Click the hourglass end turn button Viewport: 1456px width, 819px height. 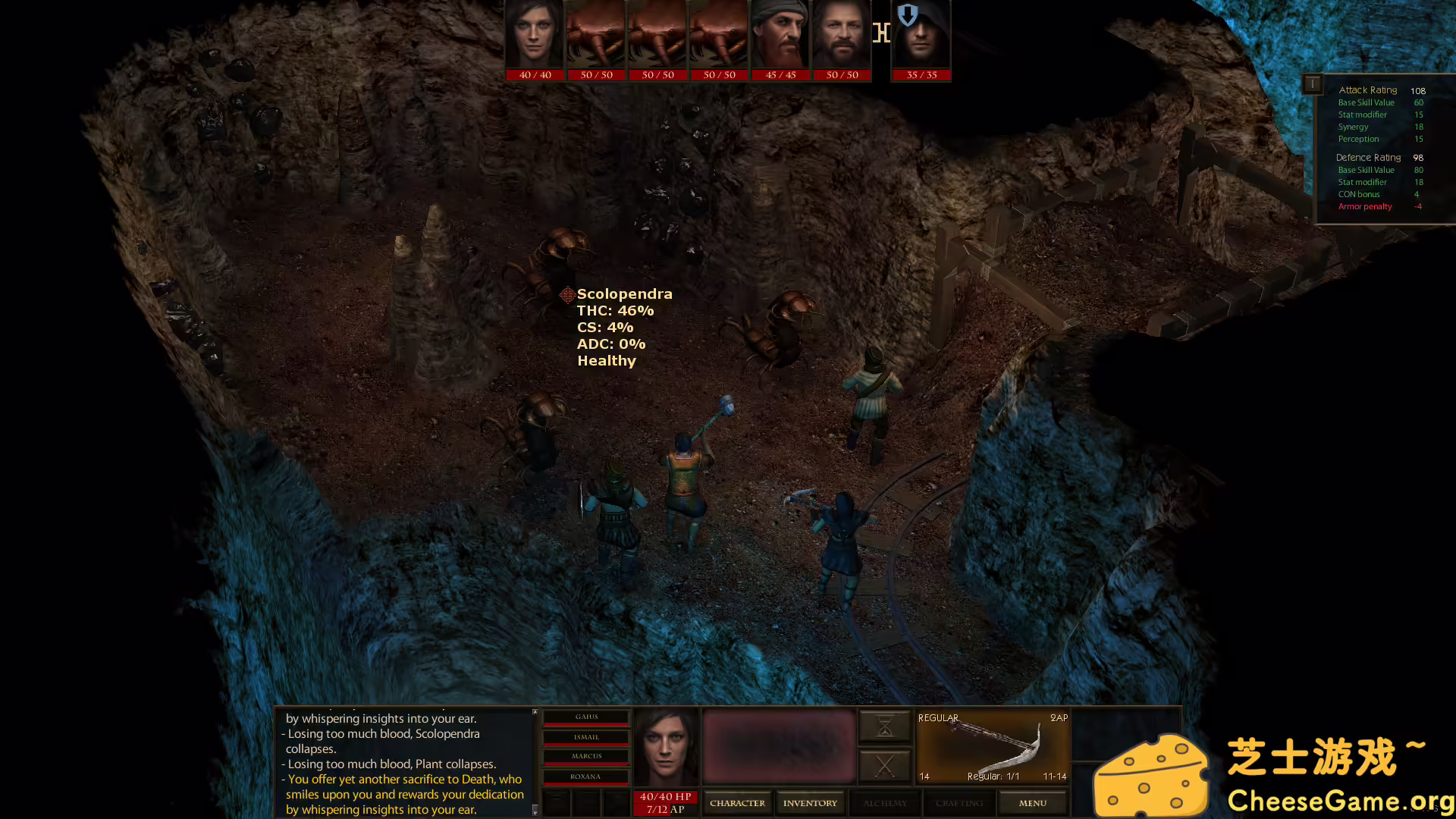tap(884, 727)
